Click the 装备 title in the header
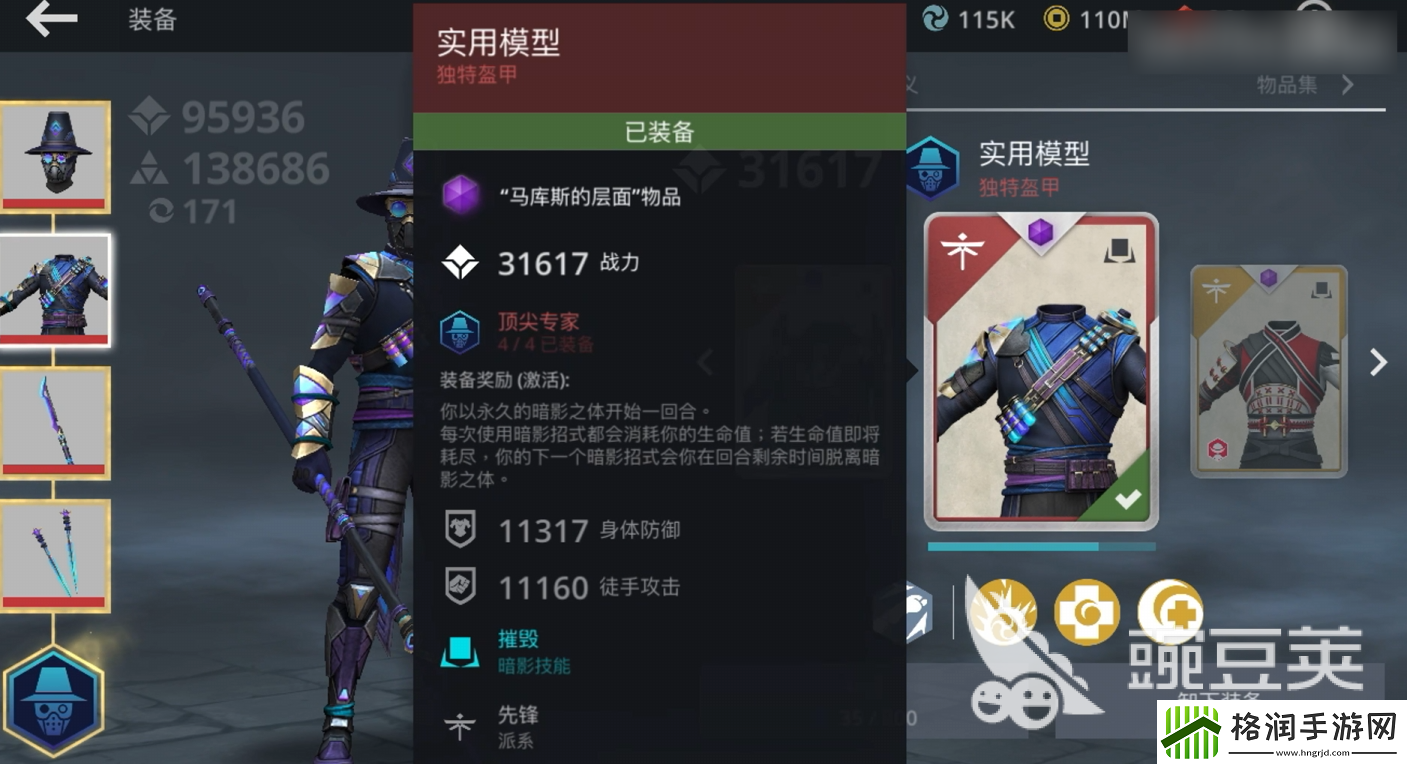The width and height of the screenshot is (1407, 764). (151, 20)
